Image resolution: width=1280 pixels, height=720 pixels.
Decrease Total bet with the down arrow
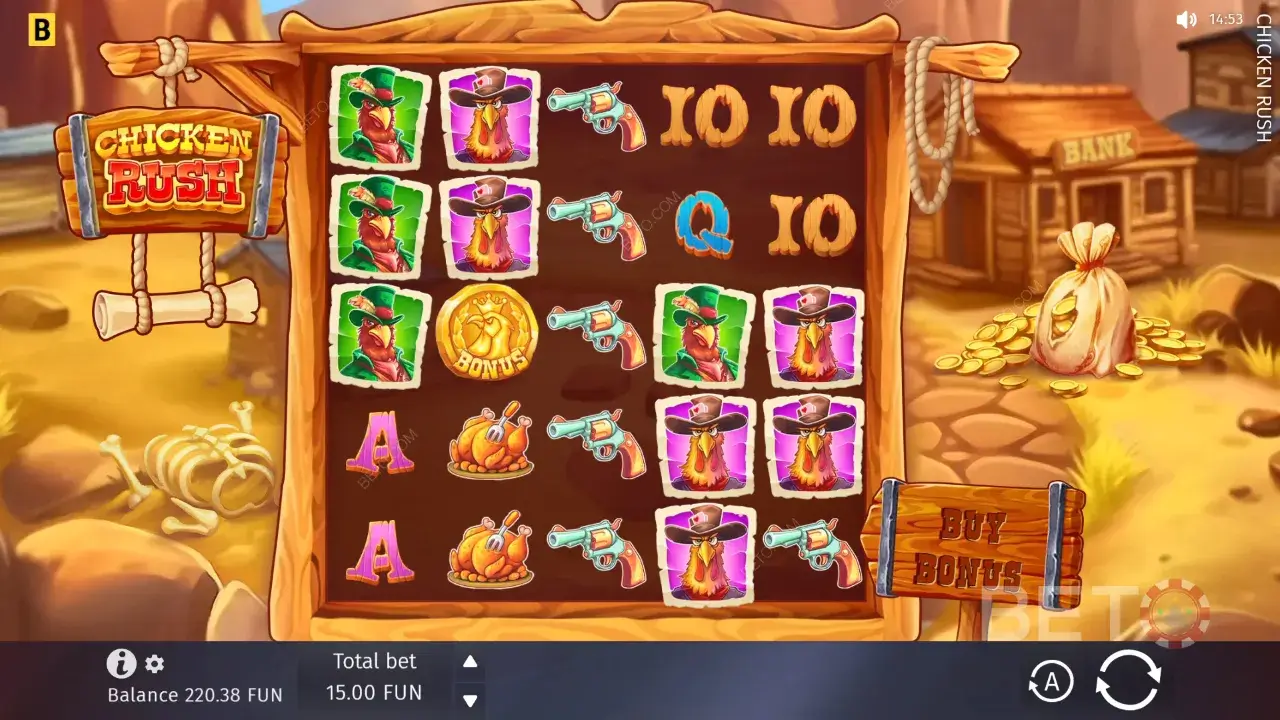coord(468,700)
